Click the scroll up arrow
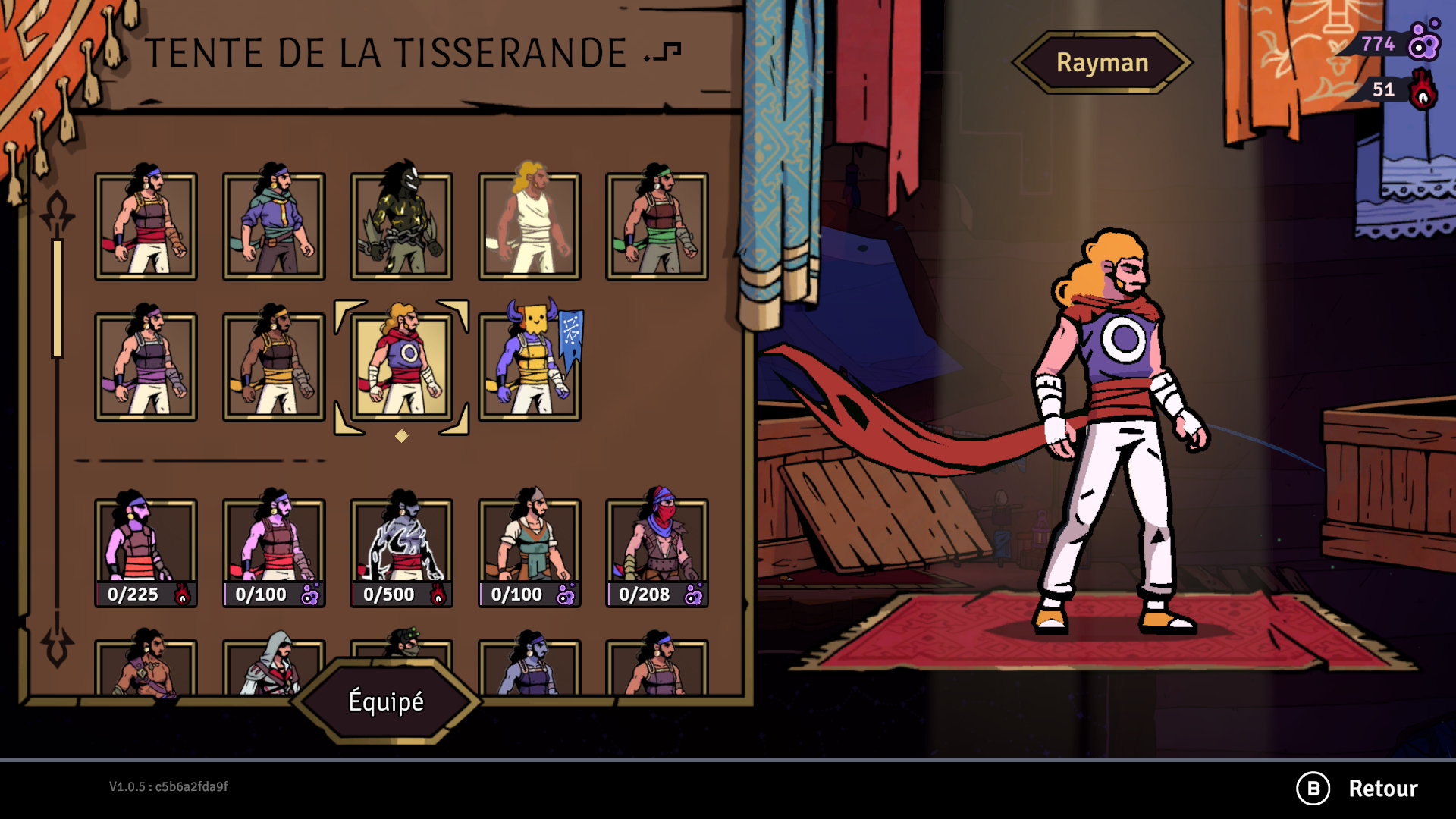Viewport: 1456px width, 819px height. [x=58, y=211]
